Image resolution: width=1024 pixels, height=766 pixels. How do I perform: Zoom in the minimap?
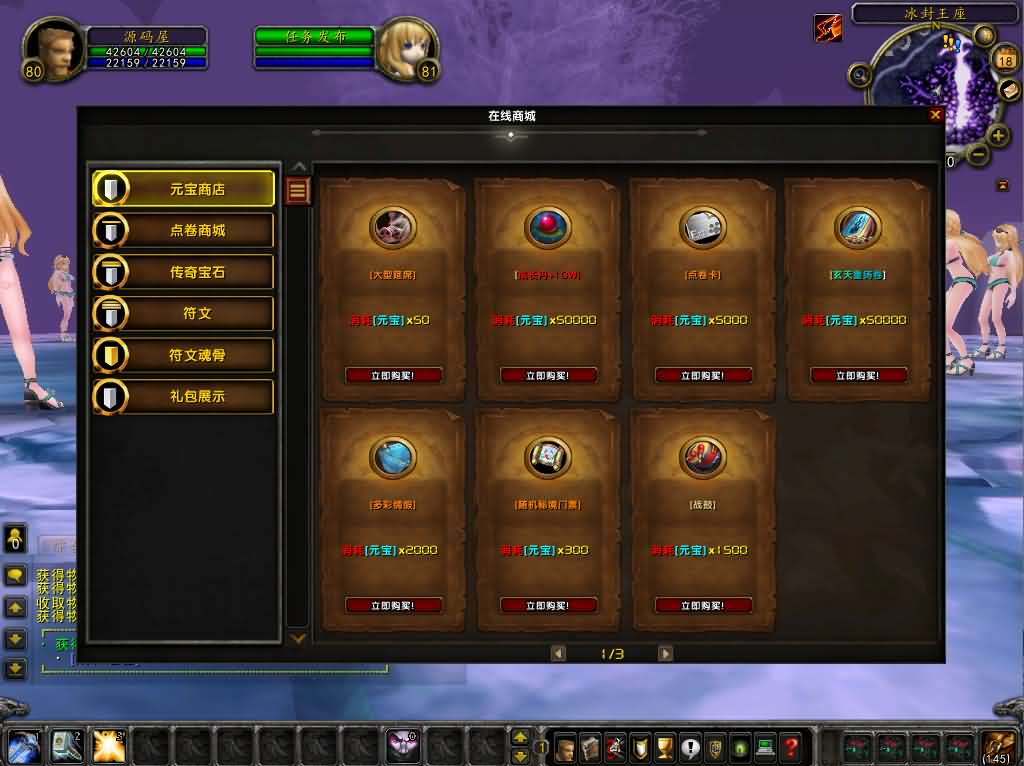coord(998,136)
